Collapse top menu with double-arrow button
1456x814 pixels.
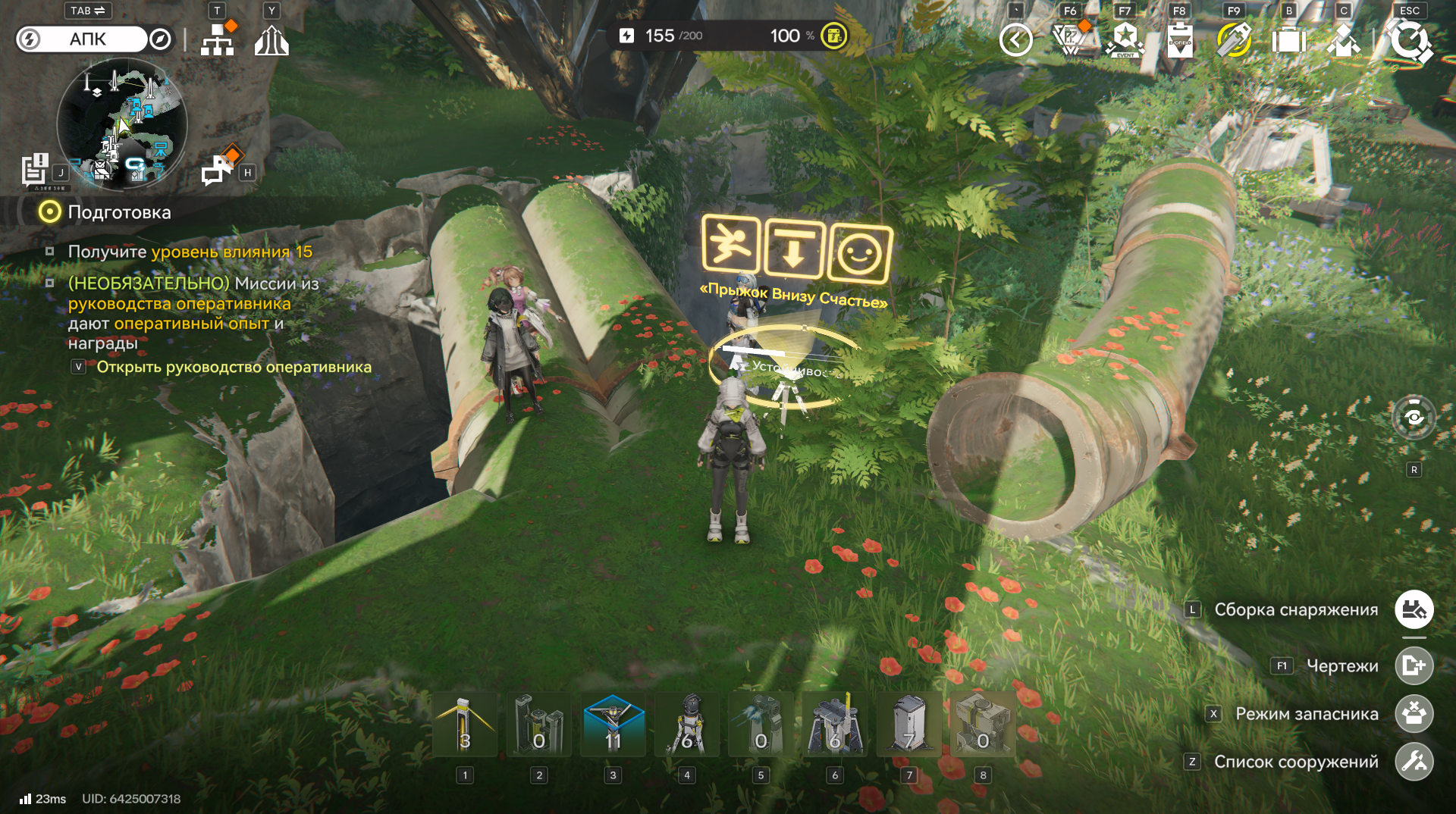(1015, 40)
